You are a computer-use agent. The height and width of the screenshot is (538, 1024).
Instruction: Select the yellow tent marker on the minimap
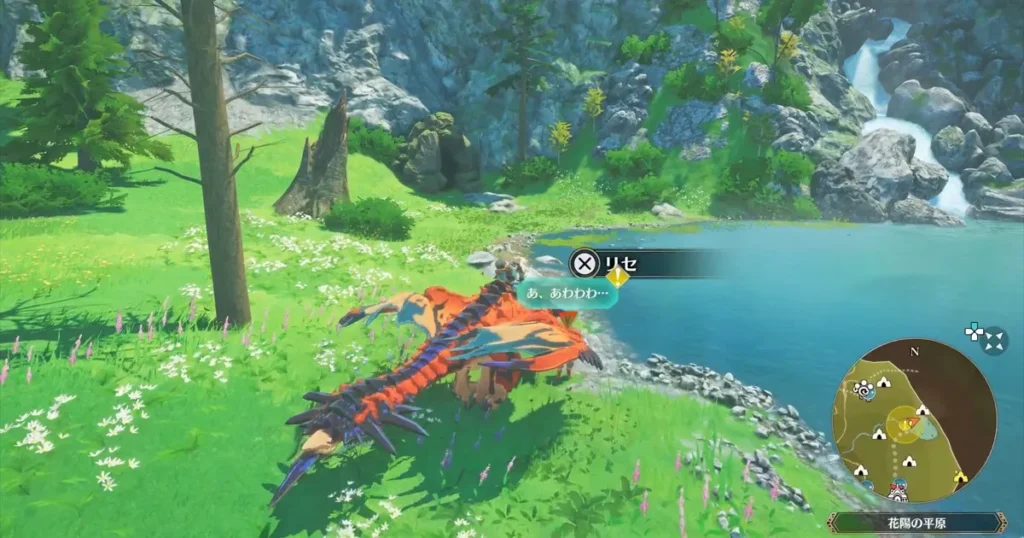click(x=961, y=476)
